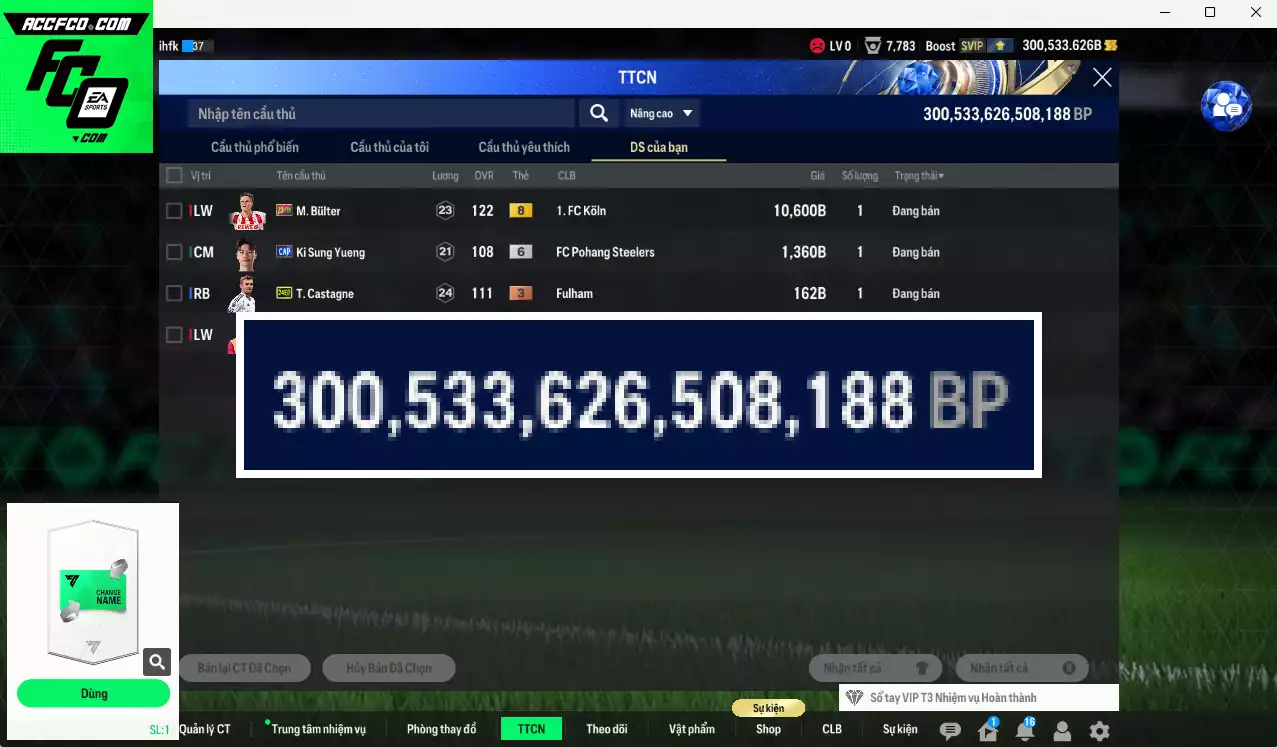The image size is (1277, 747).
Task: Tick the checkbox for Ki Sung Yueng
Action: point(174,252)
